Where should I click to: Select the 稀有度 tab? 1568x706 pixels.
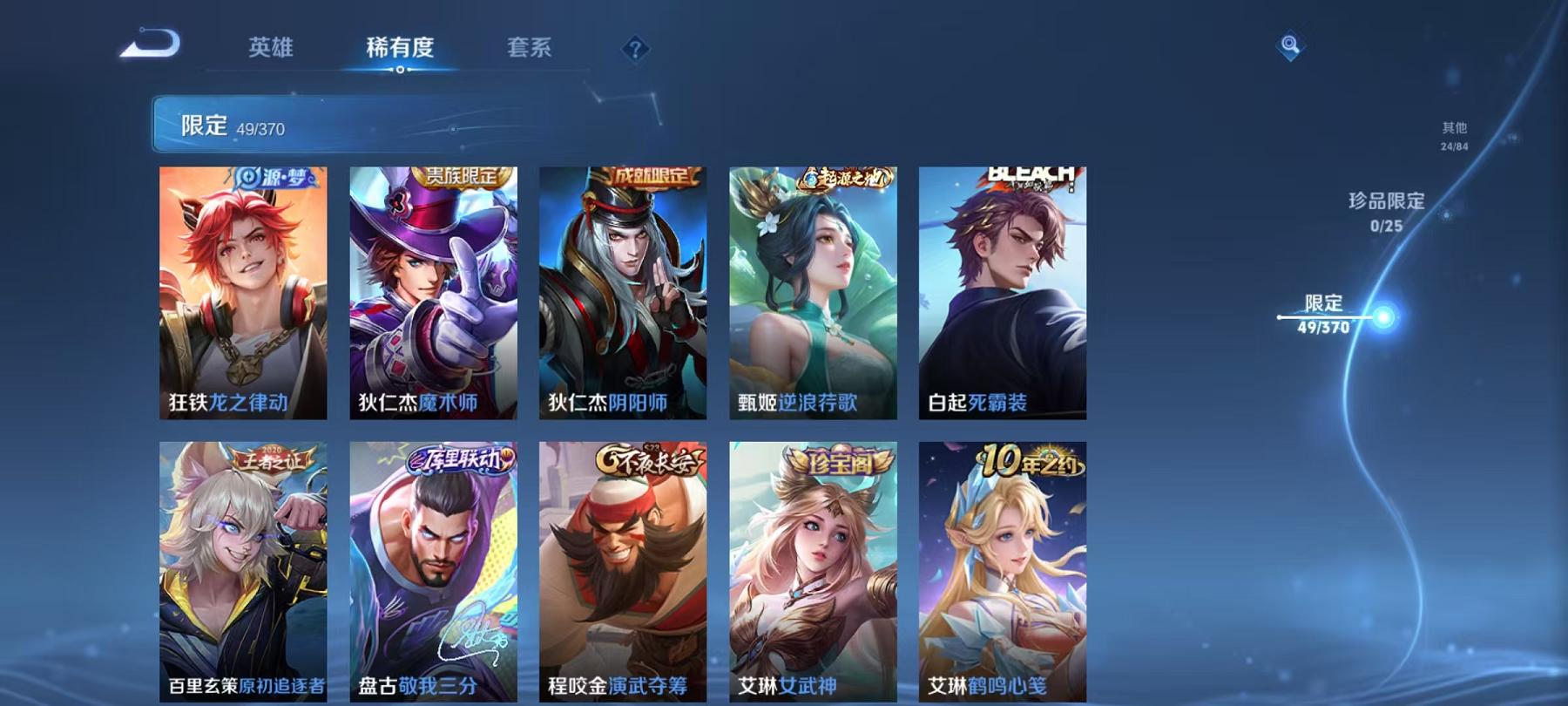coord(401,50)
